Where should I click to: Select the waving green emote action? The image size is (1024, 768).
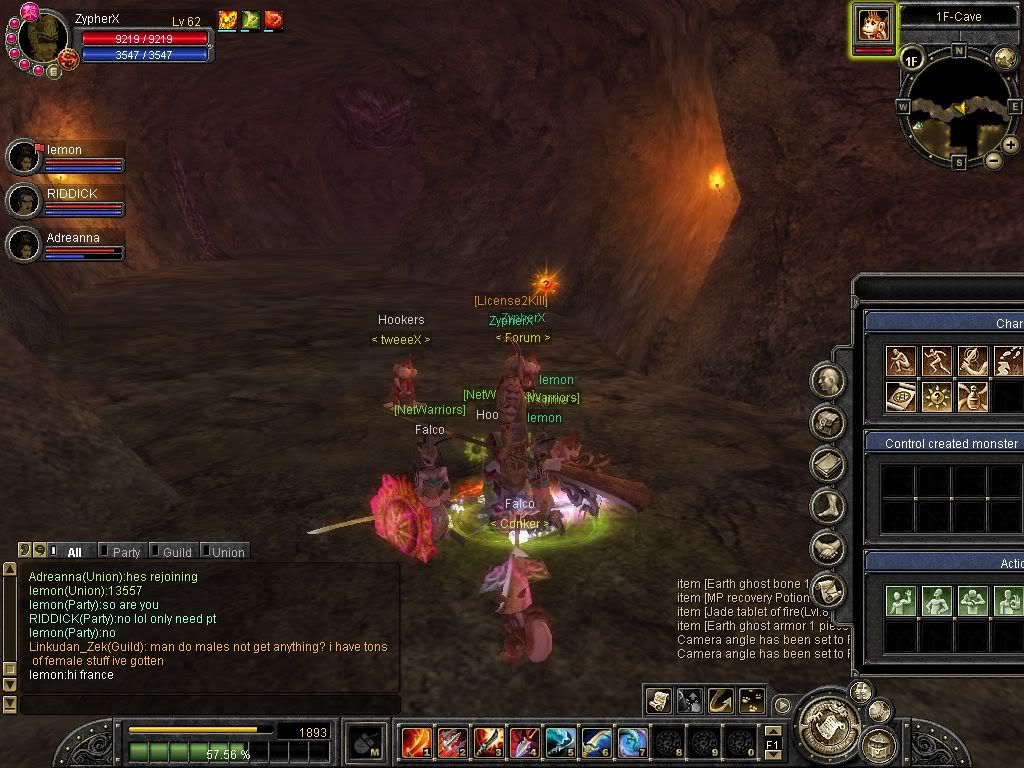tap(902, 601)
